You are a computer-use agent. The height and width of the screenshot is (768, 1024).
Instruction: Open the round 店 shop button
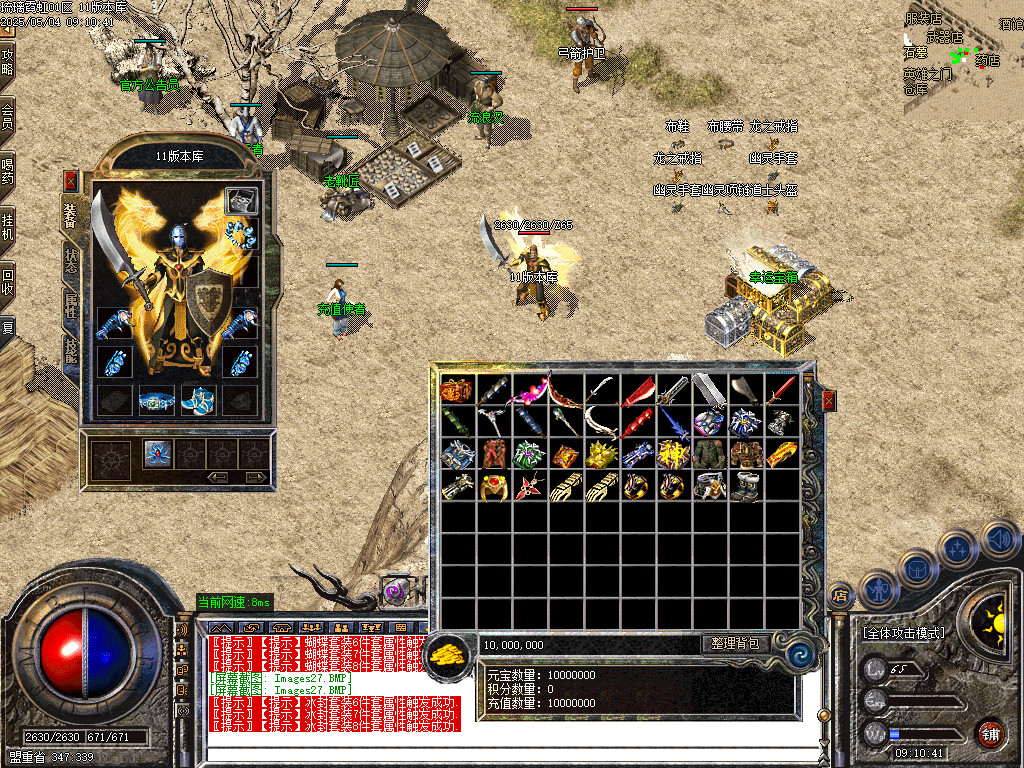click(x=839, y=597)
